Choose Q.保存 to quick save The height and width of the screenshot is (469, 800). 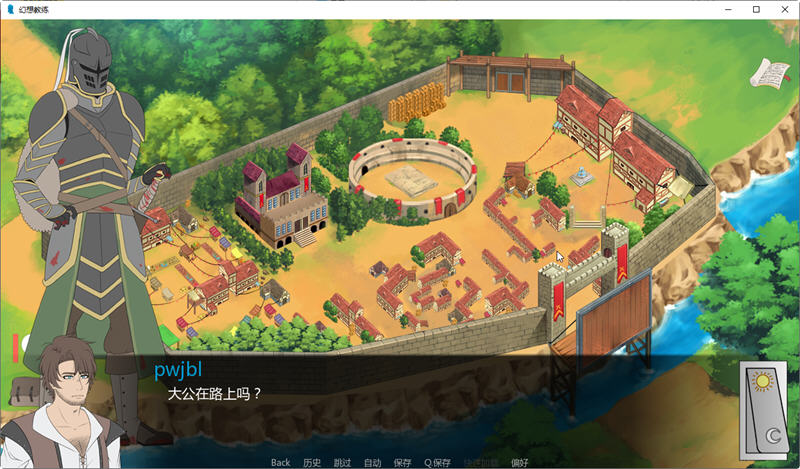(437, 463)
